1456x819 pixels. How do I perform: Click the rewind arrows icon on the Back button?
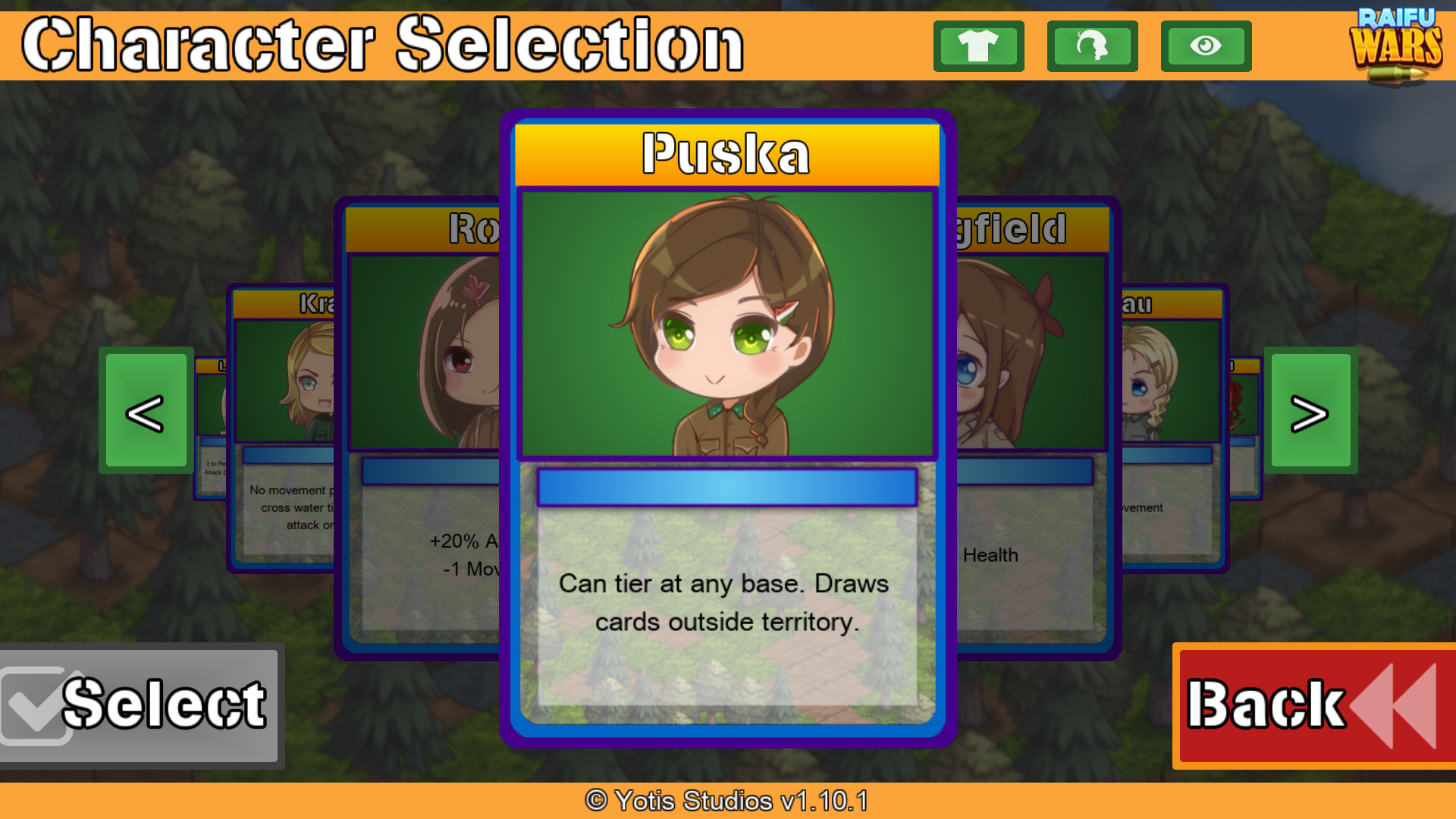click(1395, 705)
